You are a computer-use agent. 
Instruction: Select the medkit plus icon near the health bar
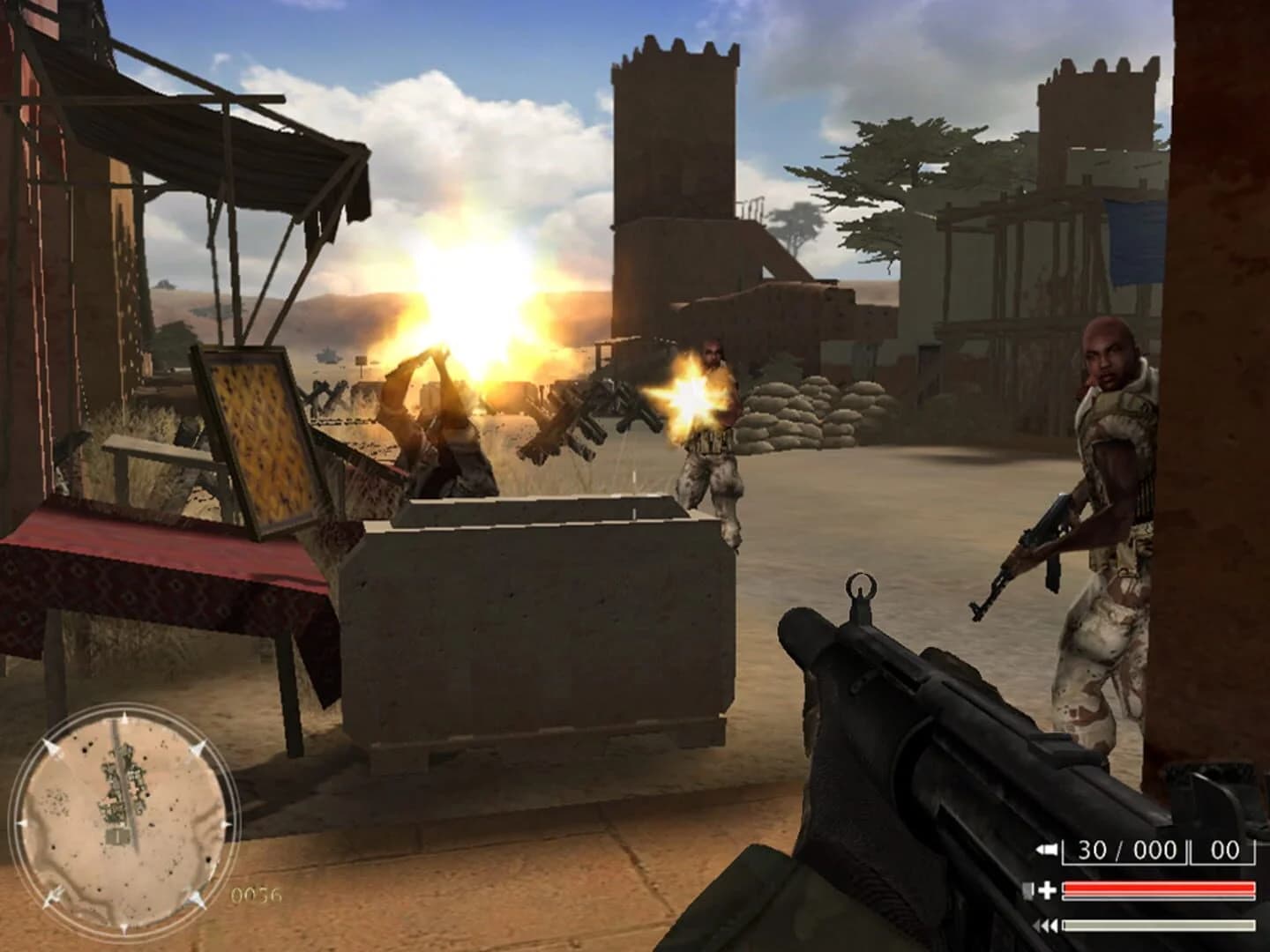pos(1048,888)
